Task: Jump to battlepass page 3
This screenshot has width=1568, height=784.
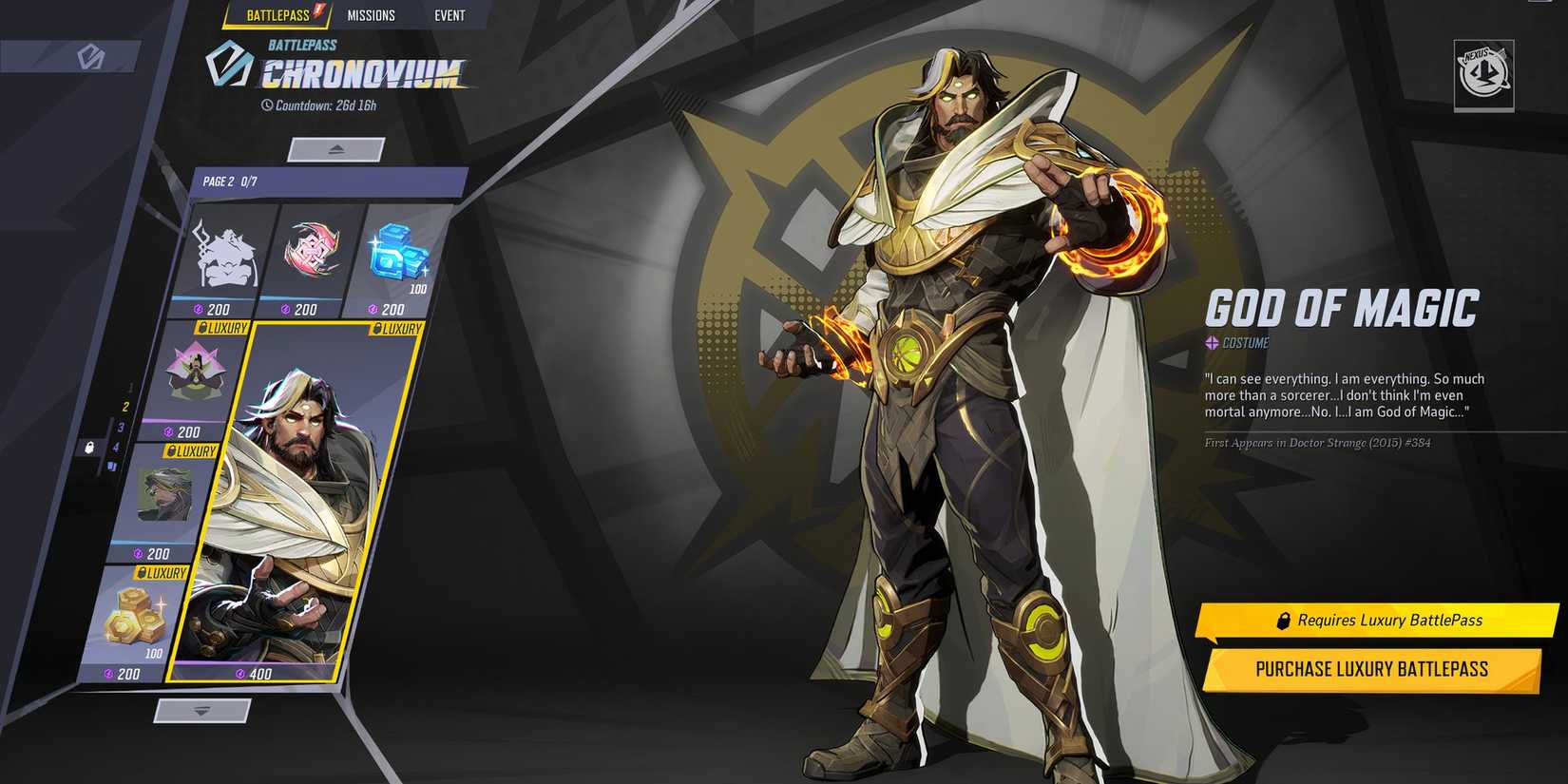Action: (x=121, y=428)
